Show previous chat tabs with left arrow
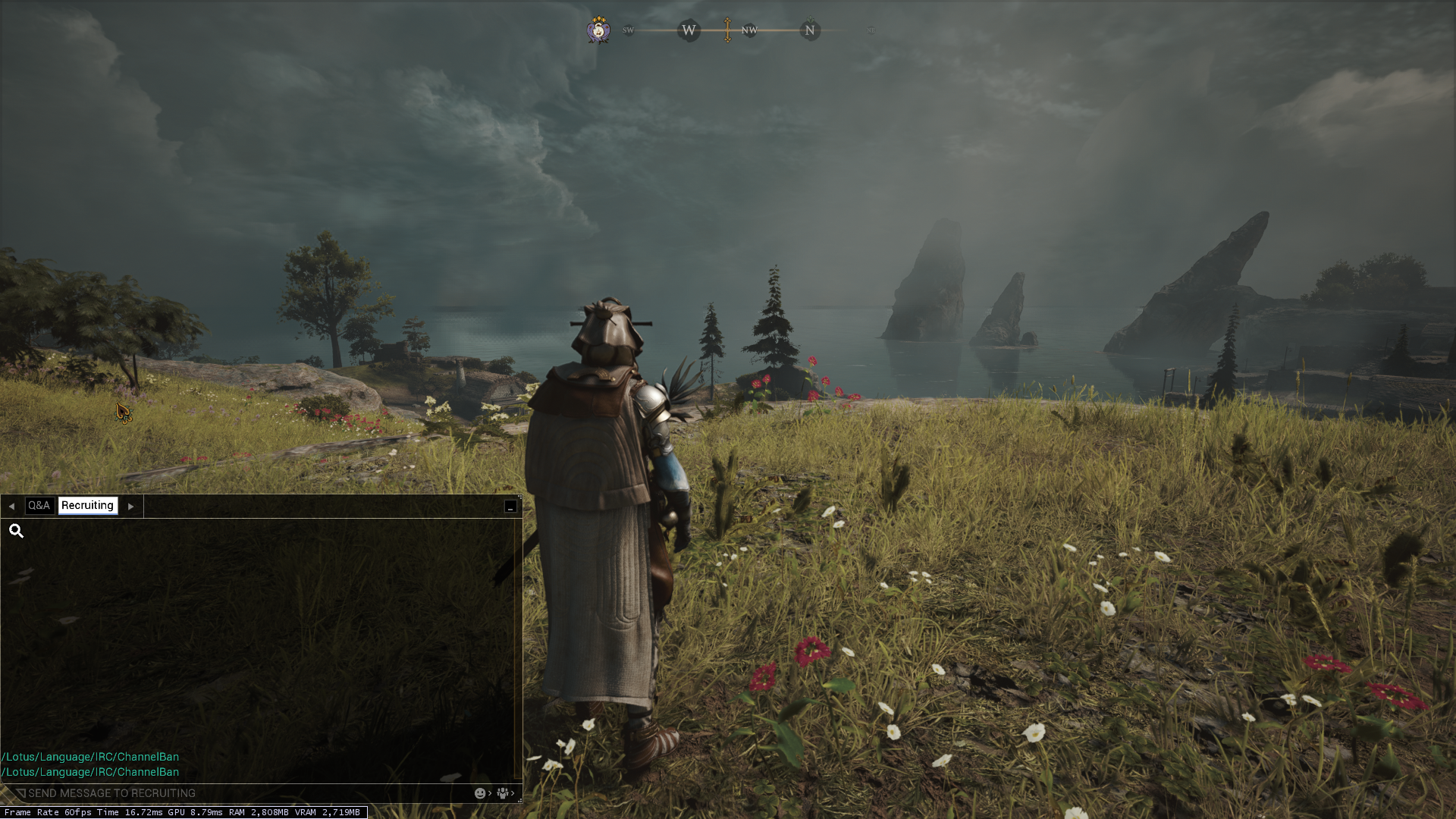Viewport: 1456px width, 819px height. click(11, 507)
